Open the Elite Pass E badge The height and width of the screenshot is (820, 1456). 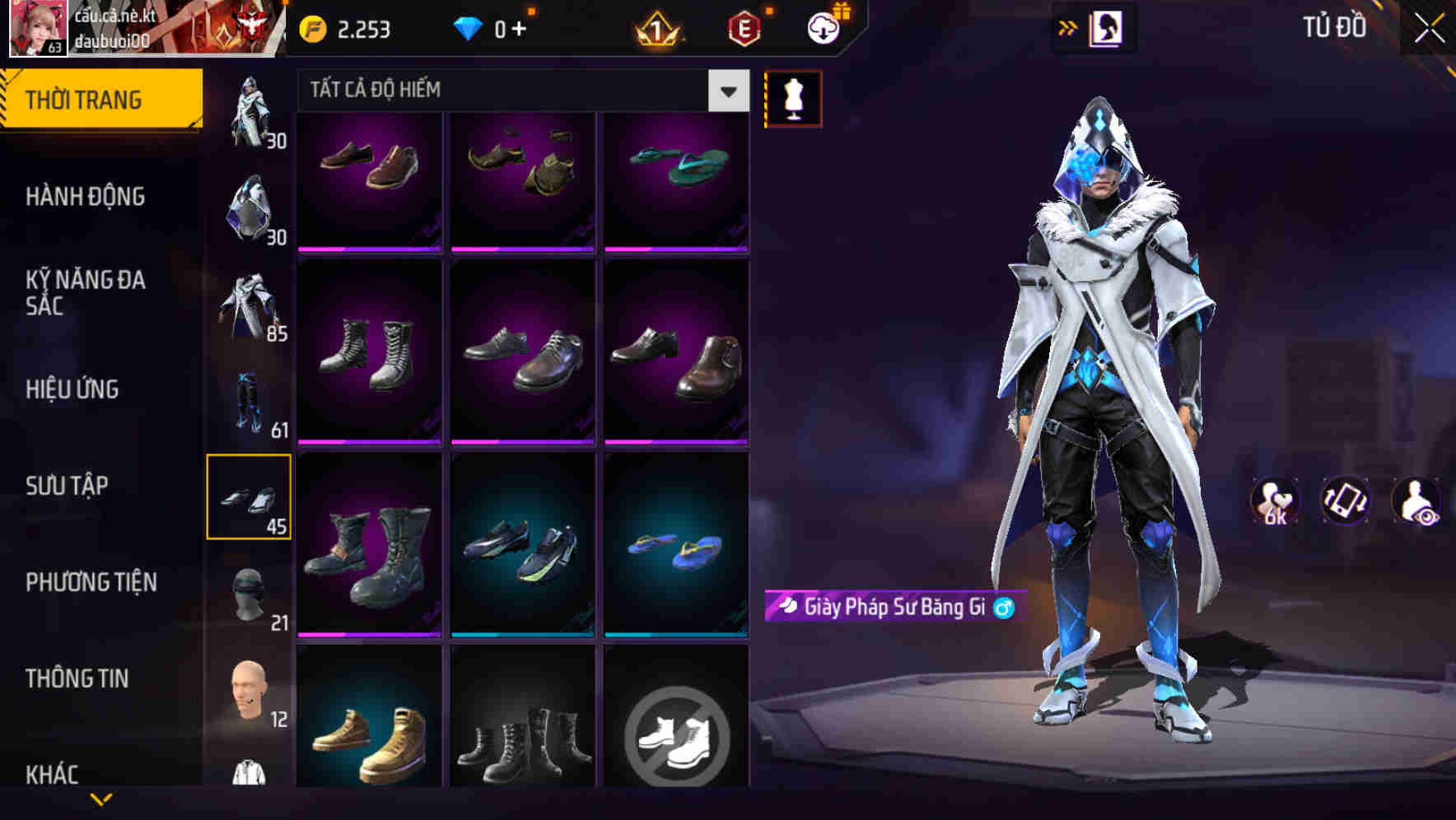[x=742, y=27]
